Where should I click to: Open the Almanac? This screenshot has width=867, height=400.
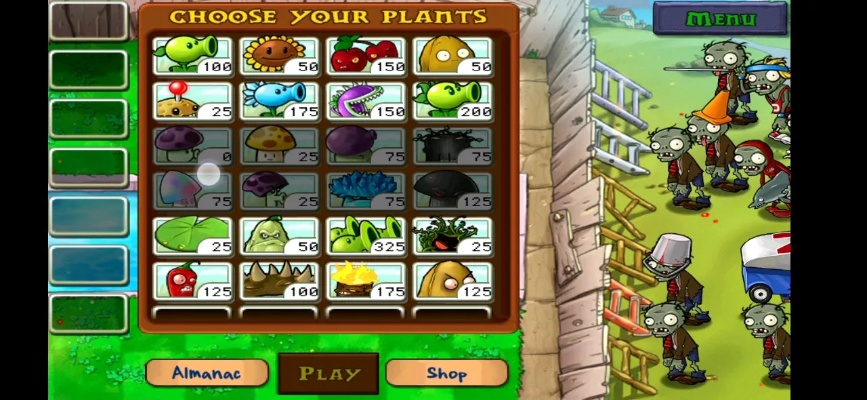207,373
